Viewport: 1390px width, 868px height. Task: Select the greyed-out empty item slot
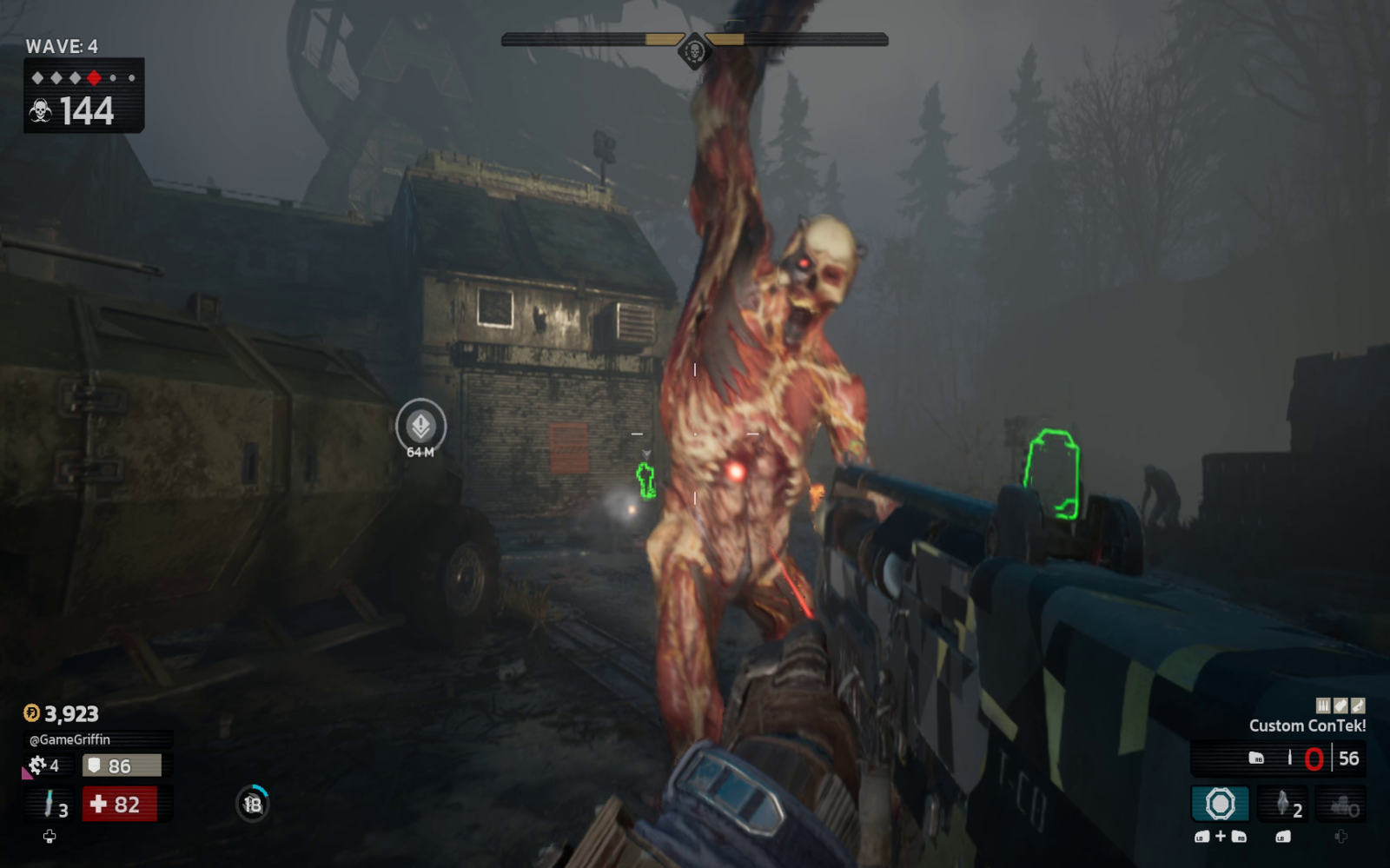(x=1342, y=805)
